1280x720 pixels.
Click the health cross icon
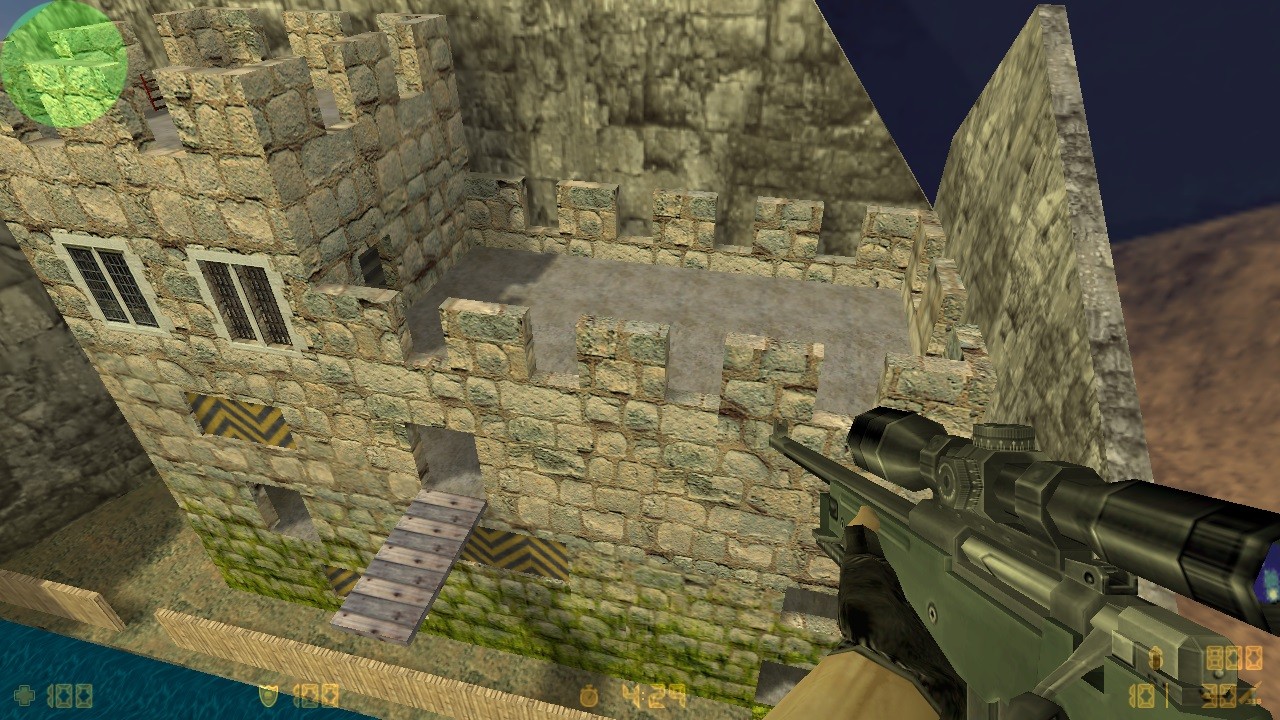coord(22,695)
